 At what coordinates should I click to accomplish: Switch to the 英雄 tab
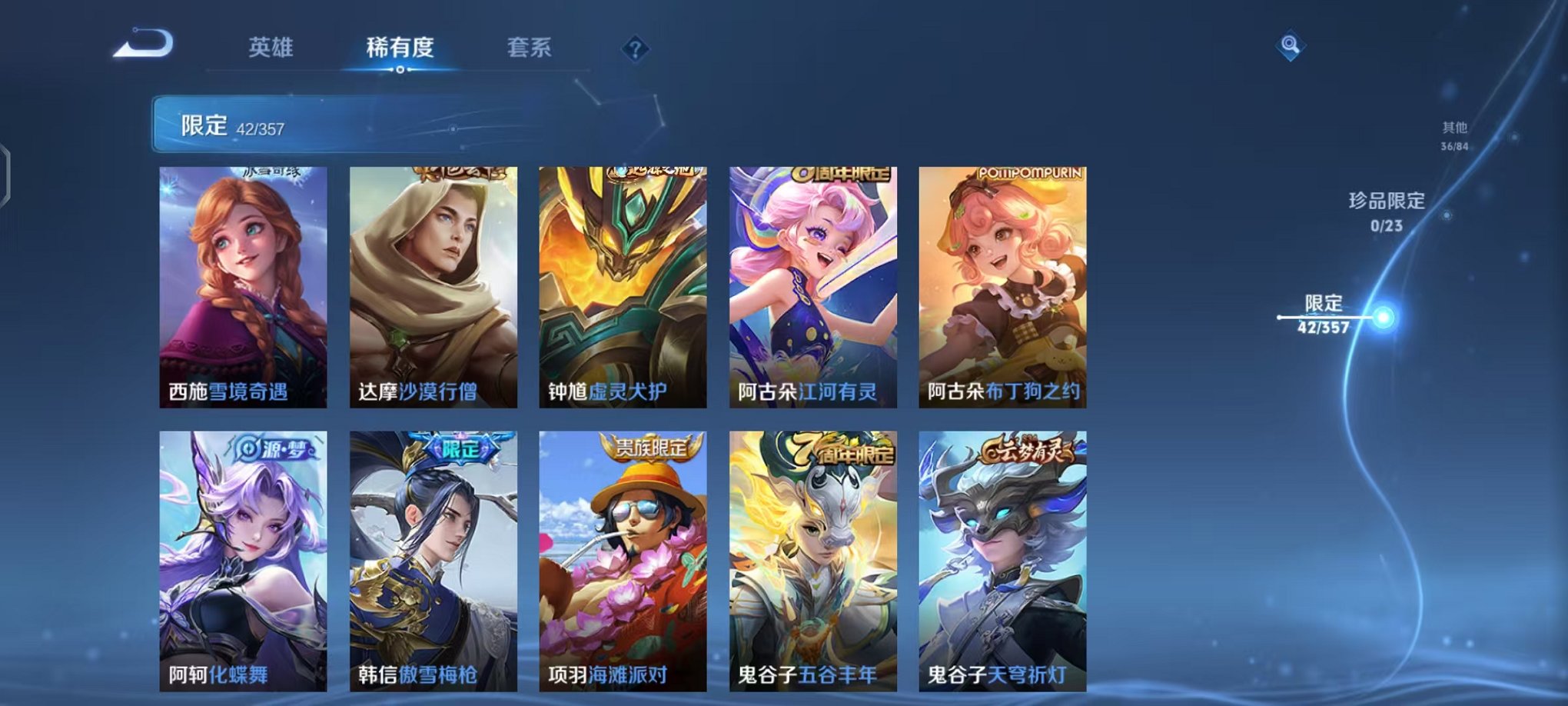[x=273, y=48]
